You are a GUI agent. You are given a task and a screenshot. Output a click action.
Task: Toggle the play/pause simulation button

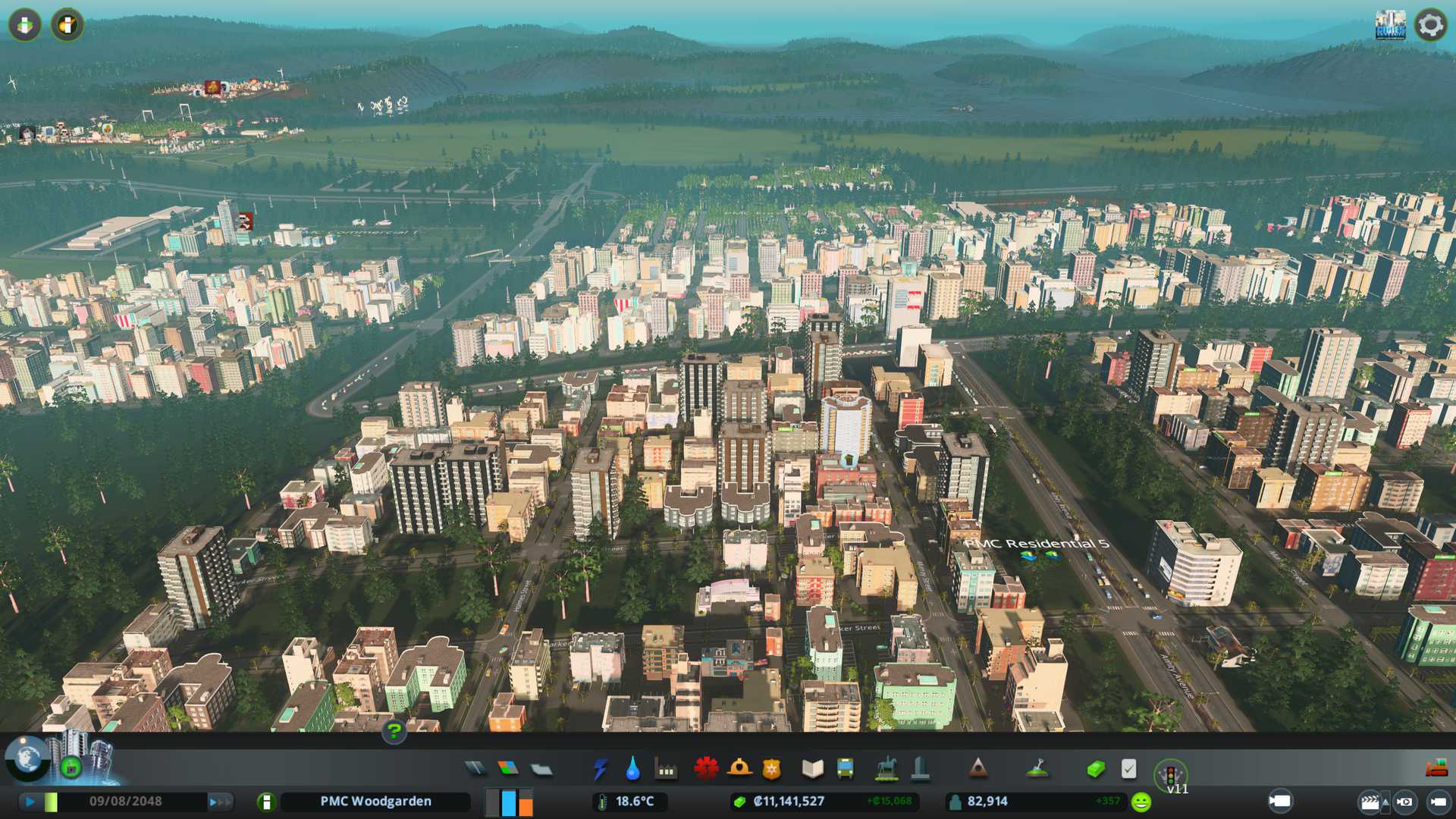tap(30, 801)
